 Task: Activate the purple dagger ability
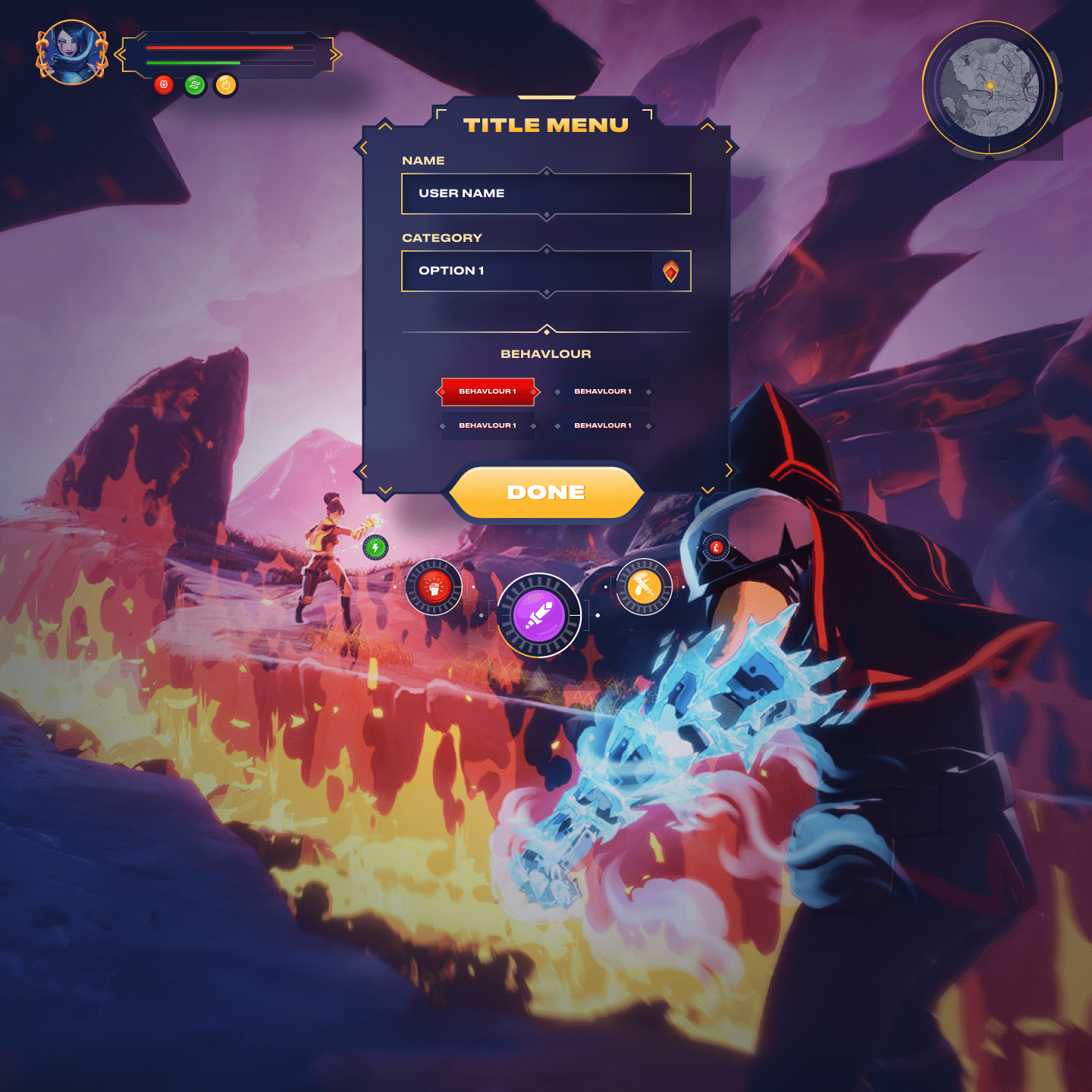pyautogui.click(x=539, y=615)
